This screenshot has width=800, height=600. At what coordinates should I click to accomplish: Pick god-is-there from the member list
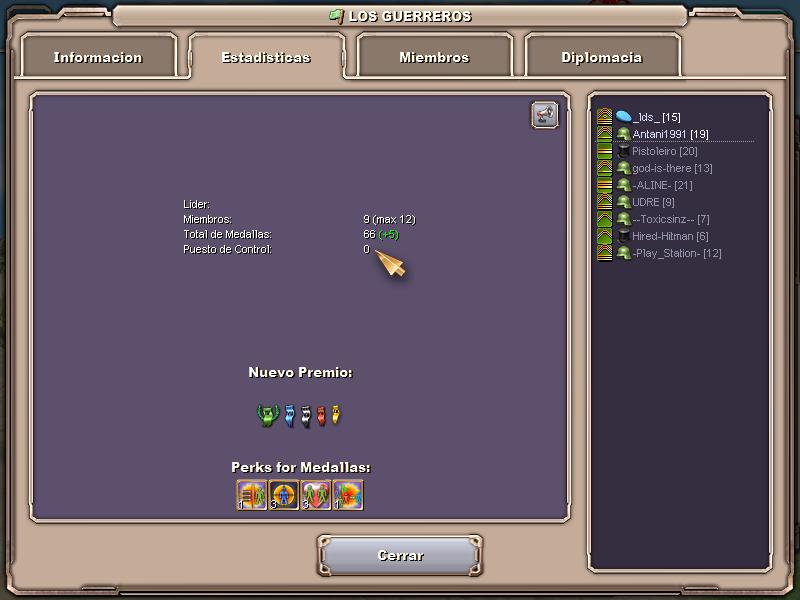point(672,168)
